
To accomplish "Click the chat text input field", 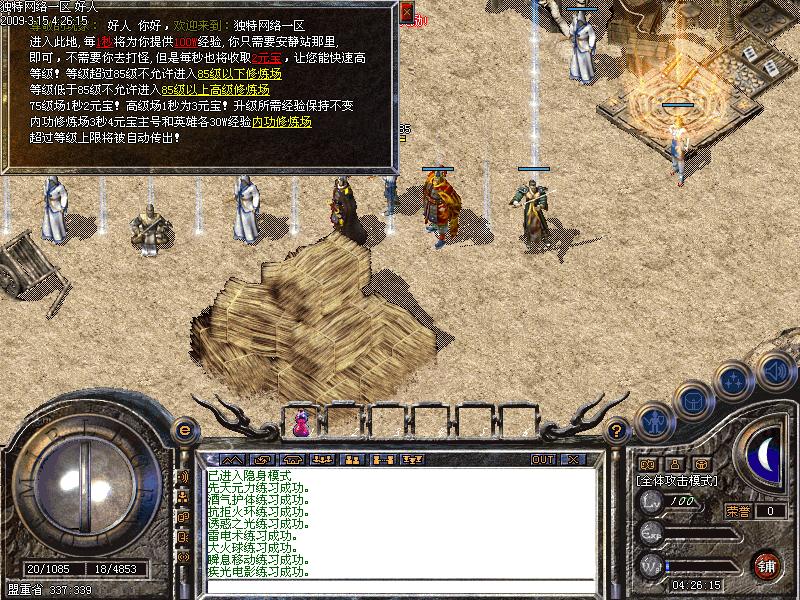I will [x=400, y=587].
